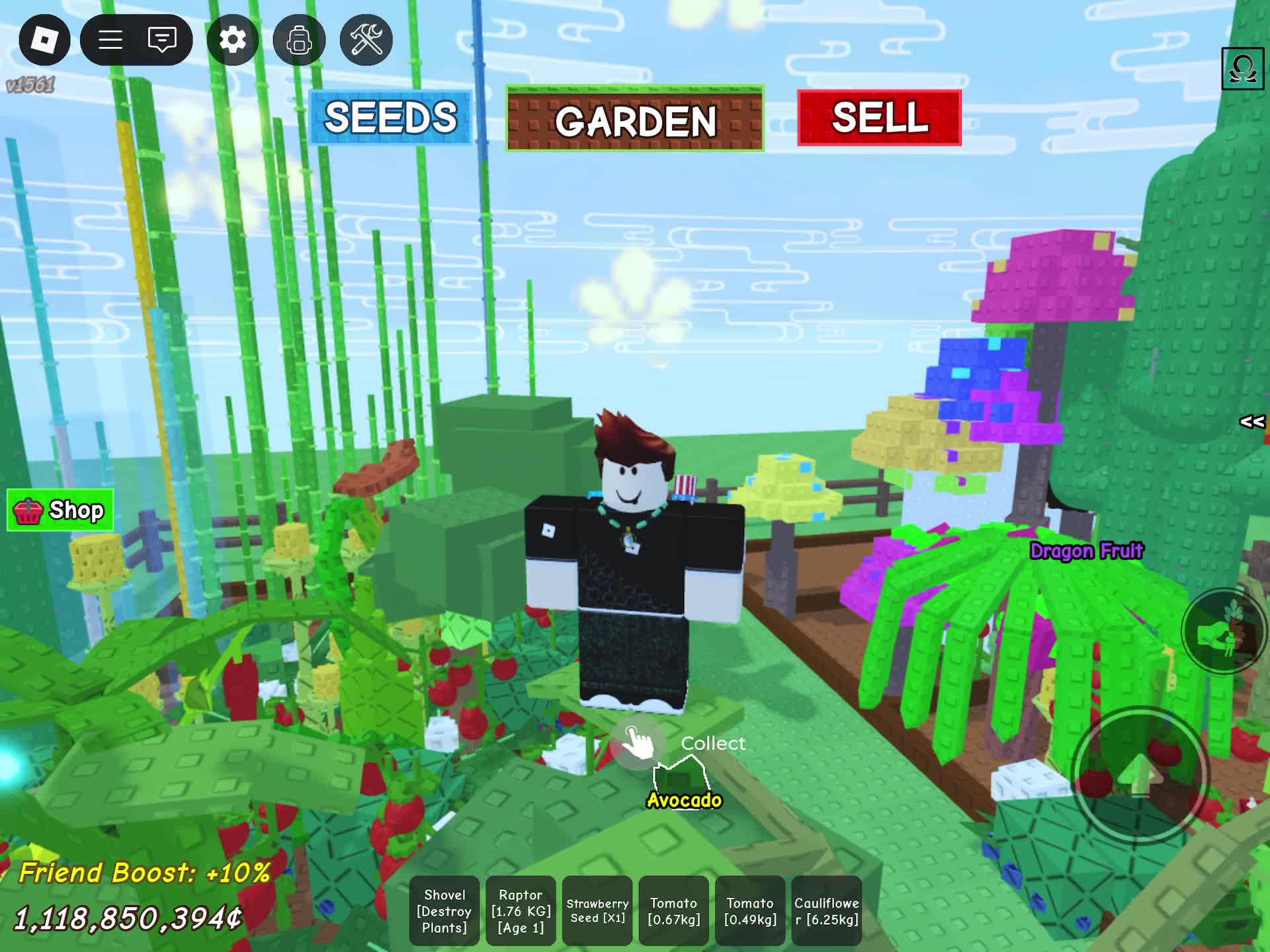Choose the 0.49kg Tomato slot

pyautogui.click(x=750, y=911)
